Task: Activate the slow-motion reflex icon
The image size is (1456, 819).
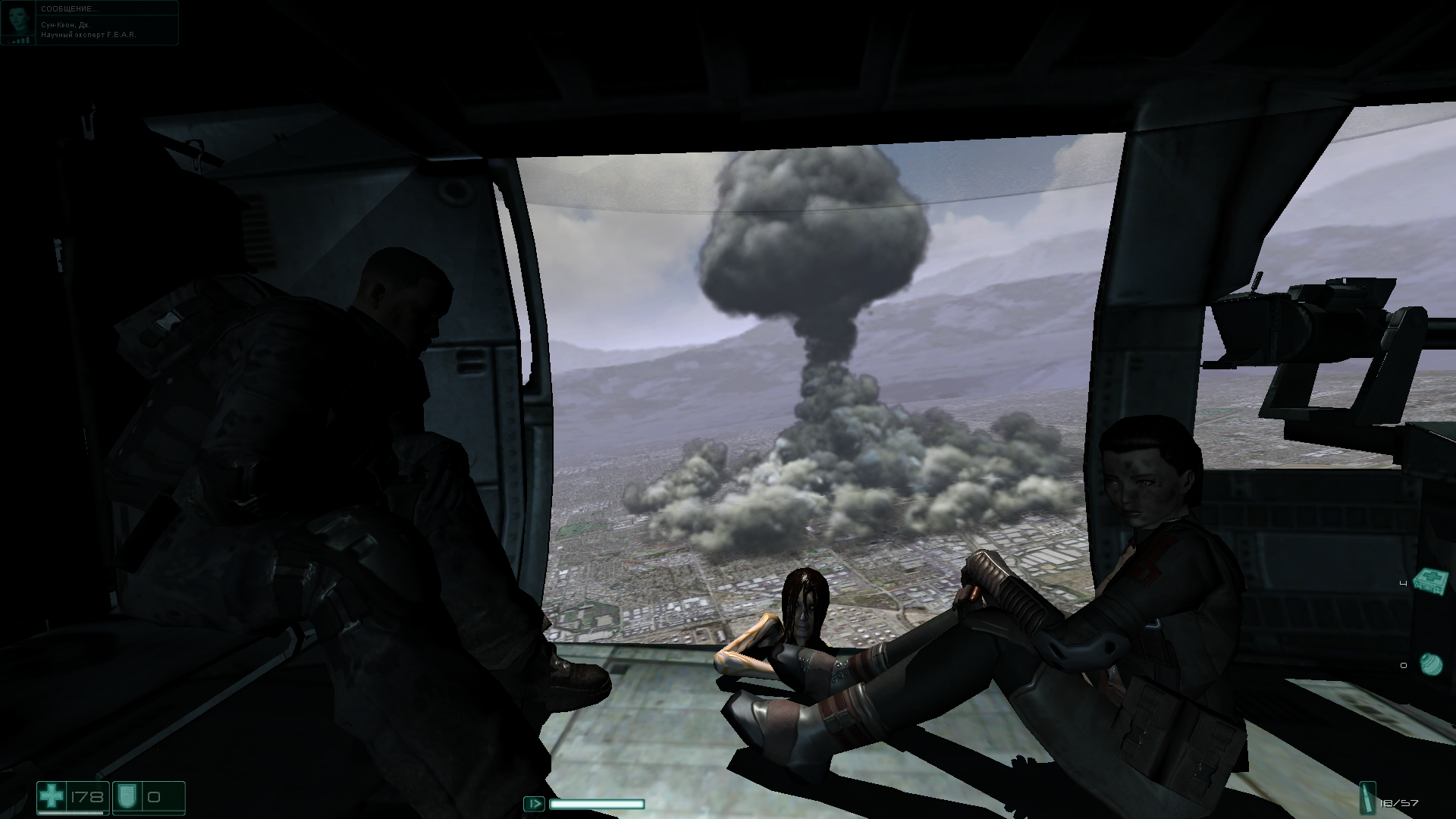Action: [534, 804]
